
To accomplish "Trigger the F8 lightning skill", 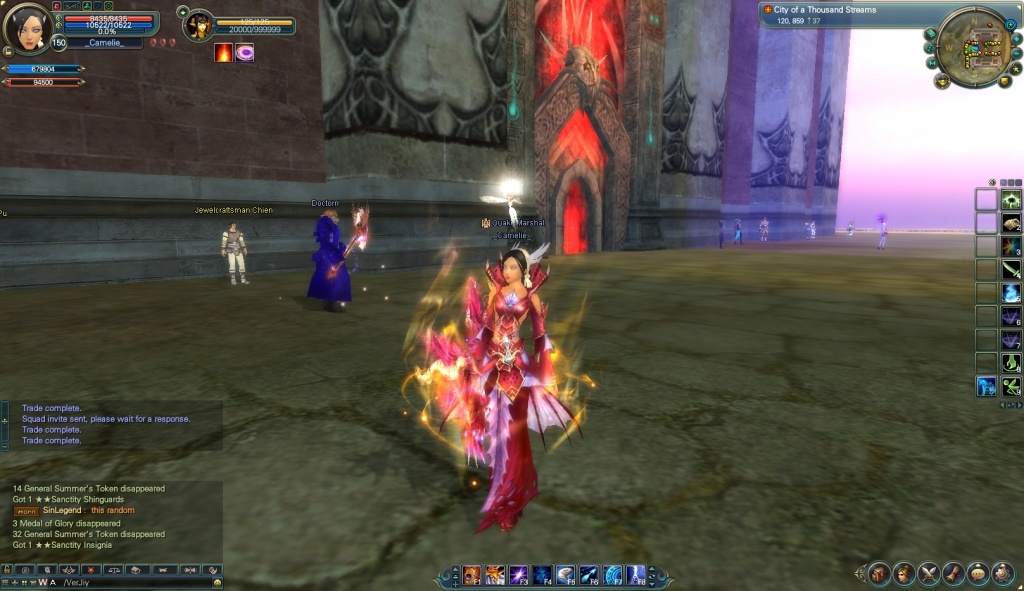I will point(635,575).
